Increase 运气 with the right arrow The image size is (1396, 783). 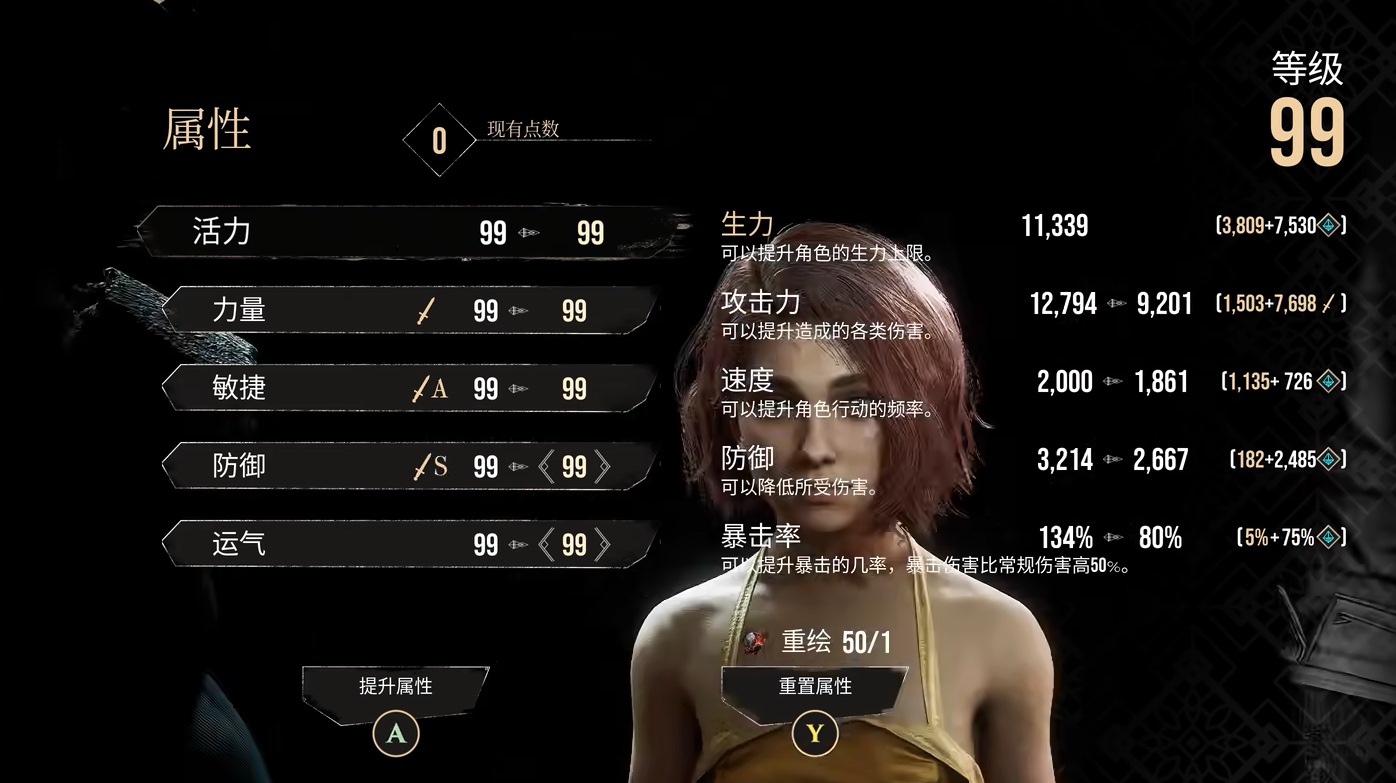tap(602, 545)
